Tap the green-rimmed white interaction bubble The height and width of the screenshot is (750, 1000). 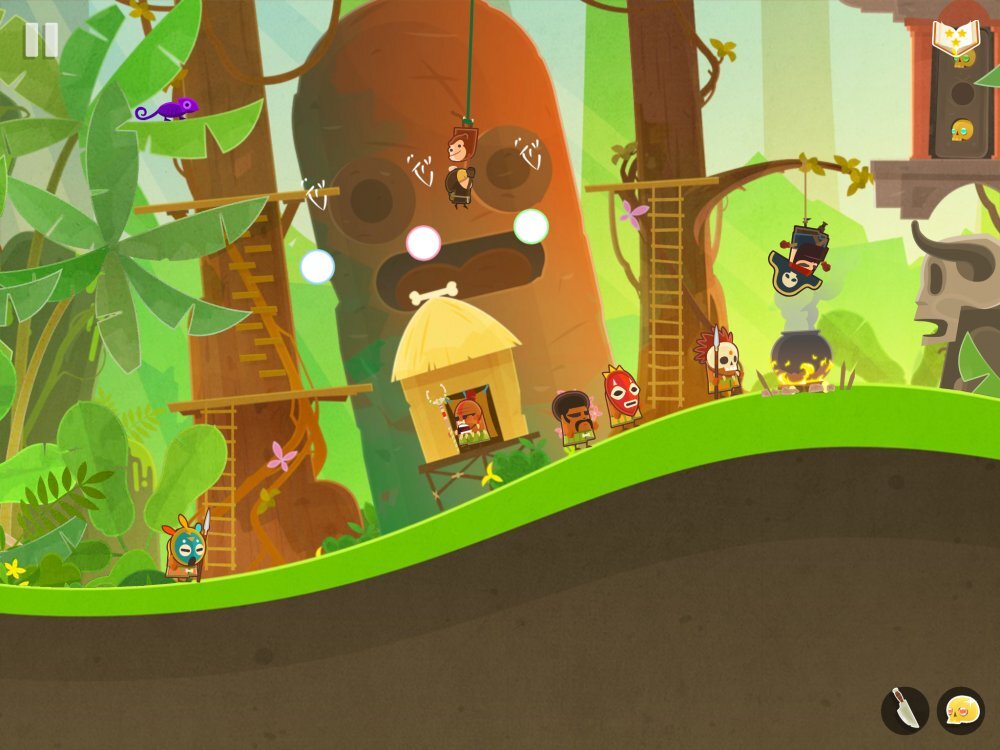[531, 226]
